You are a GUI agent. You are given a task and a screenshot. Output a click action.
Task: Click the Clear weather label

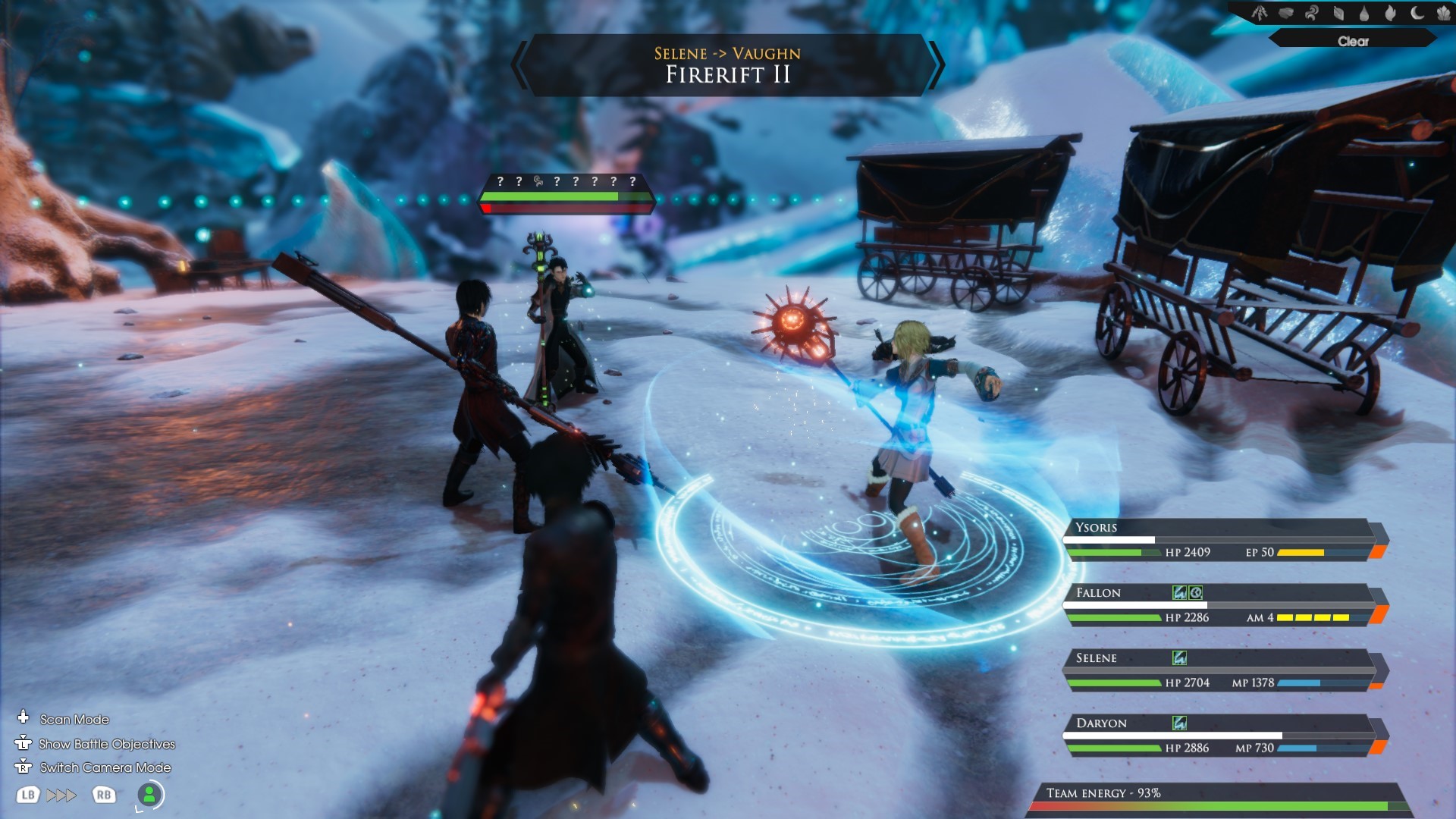click(x=1353, y=41)
